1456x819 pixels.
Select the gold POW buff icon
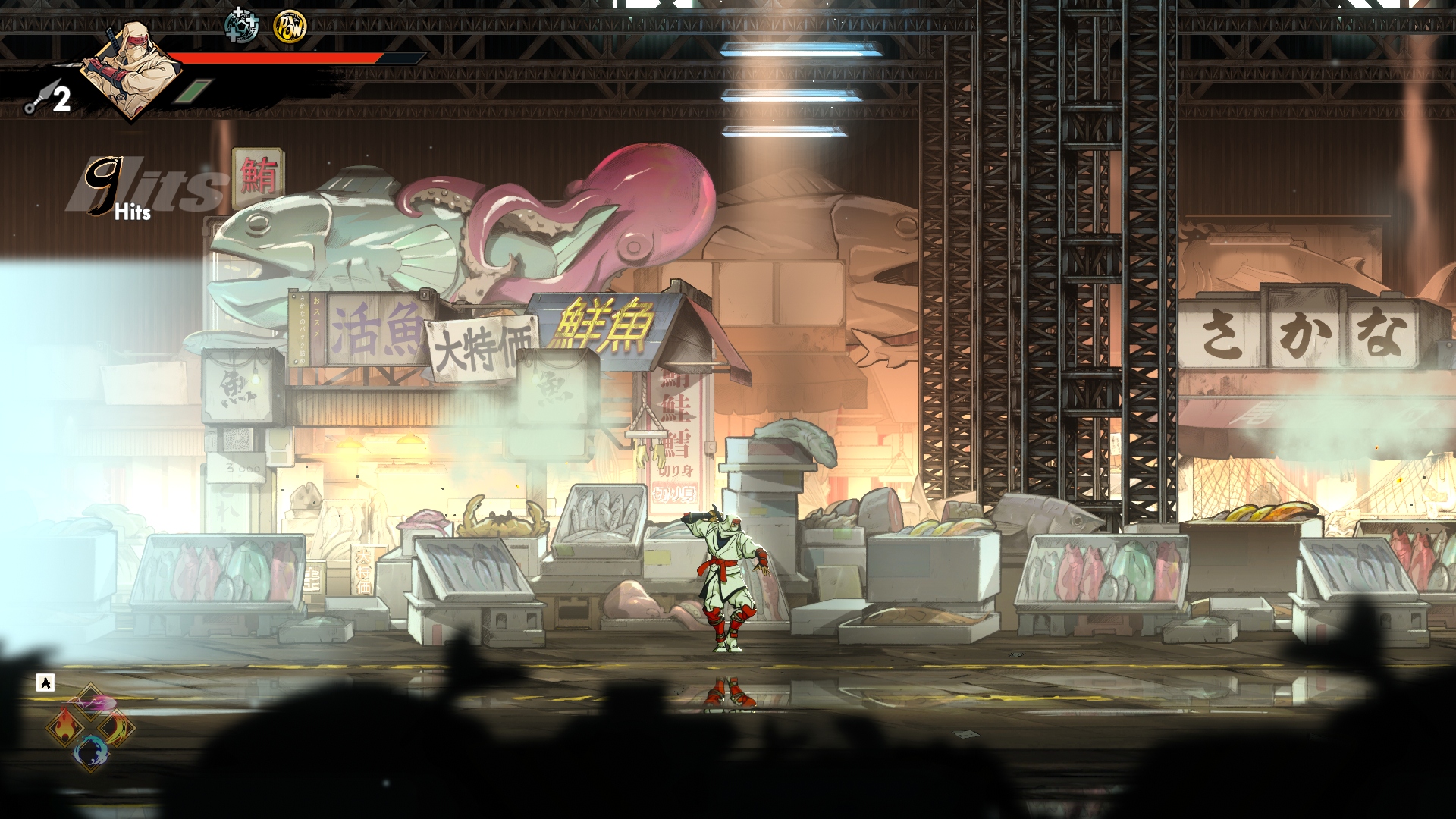tap(289, 27)
